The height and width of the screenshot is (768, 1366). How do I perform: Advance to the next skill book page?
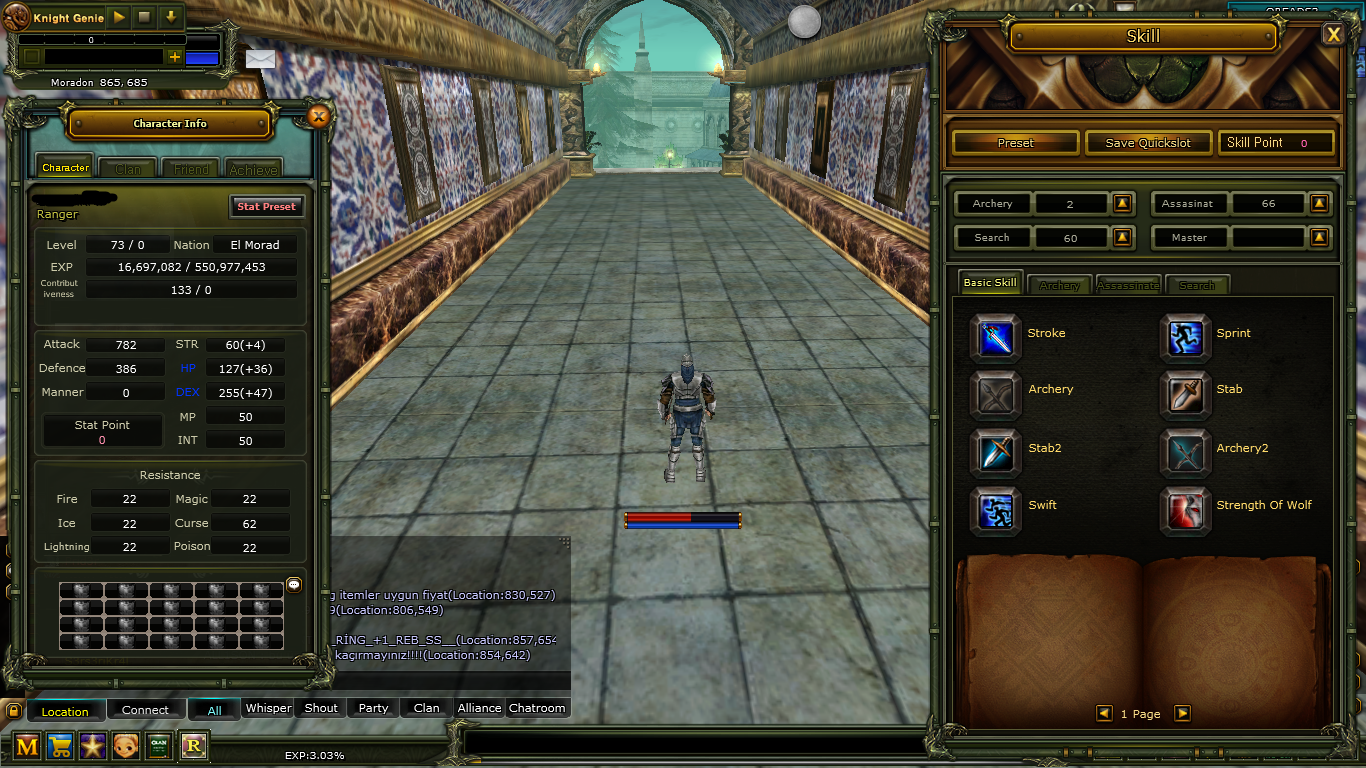pos(1182,713)
